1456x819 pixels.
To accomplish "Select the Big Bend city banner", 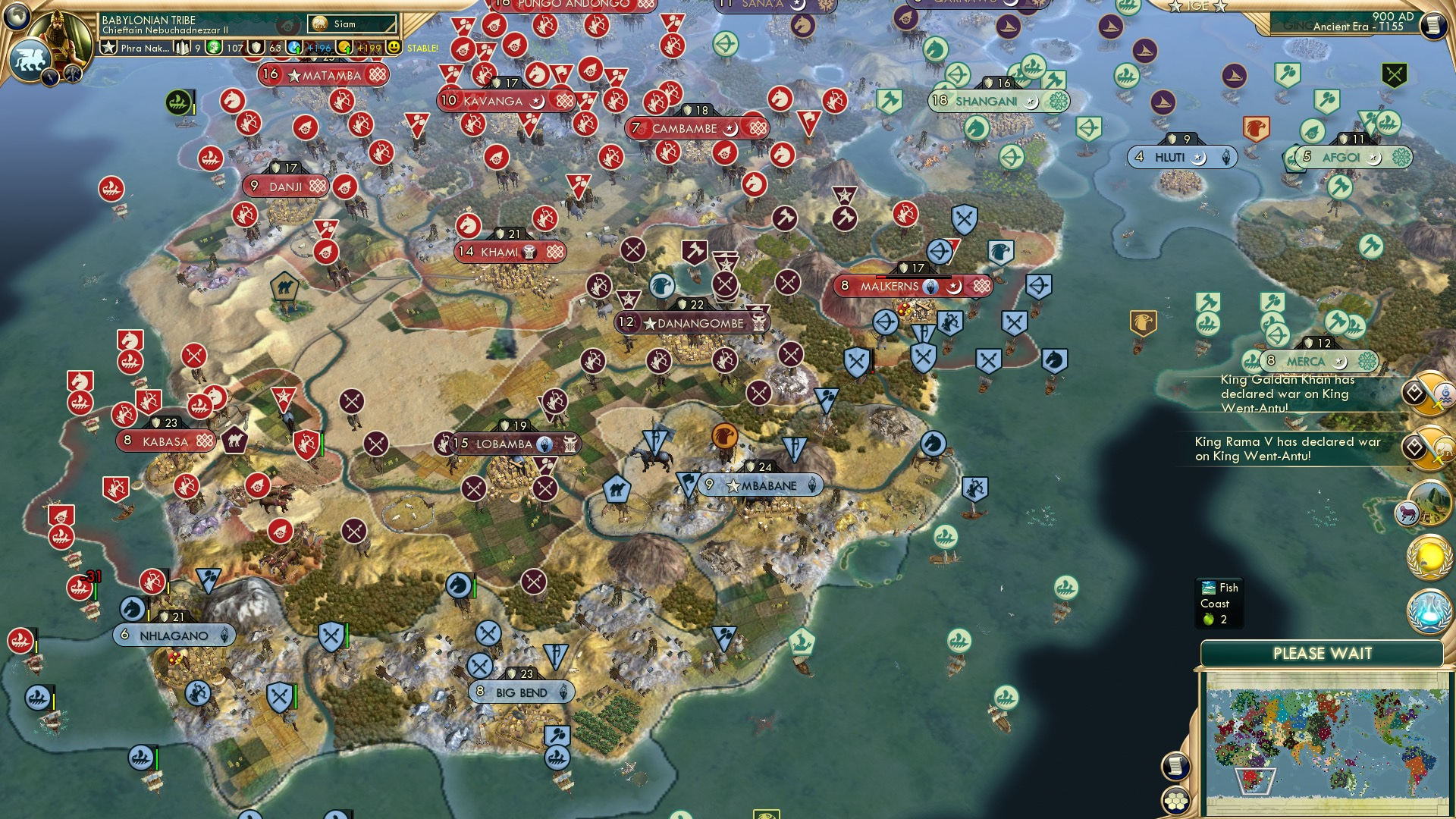I will (521, 692).
